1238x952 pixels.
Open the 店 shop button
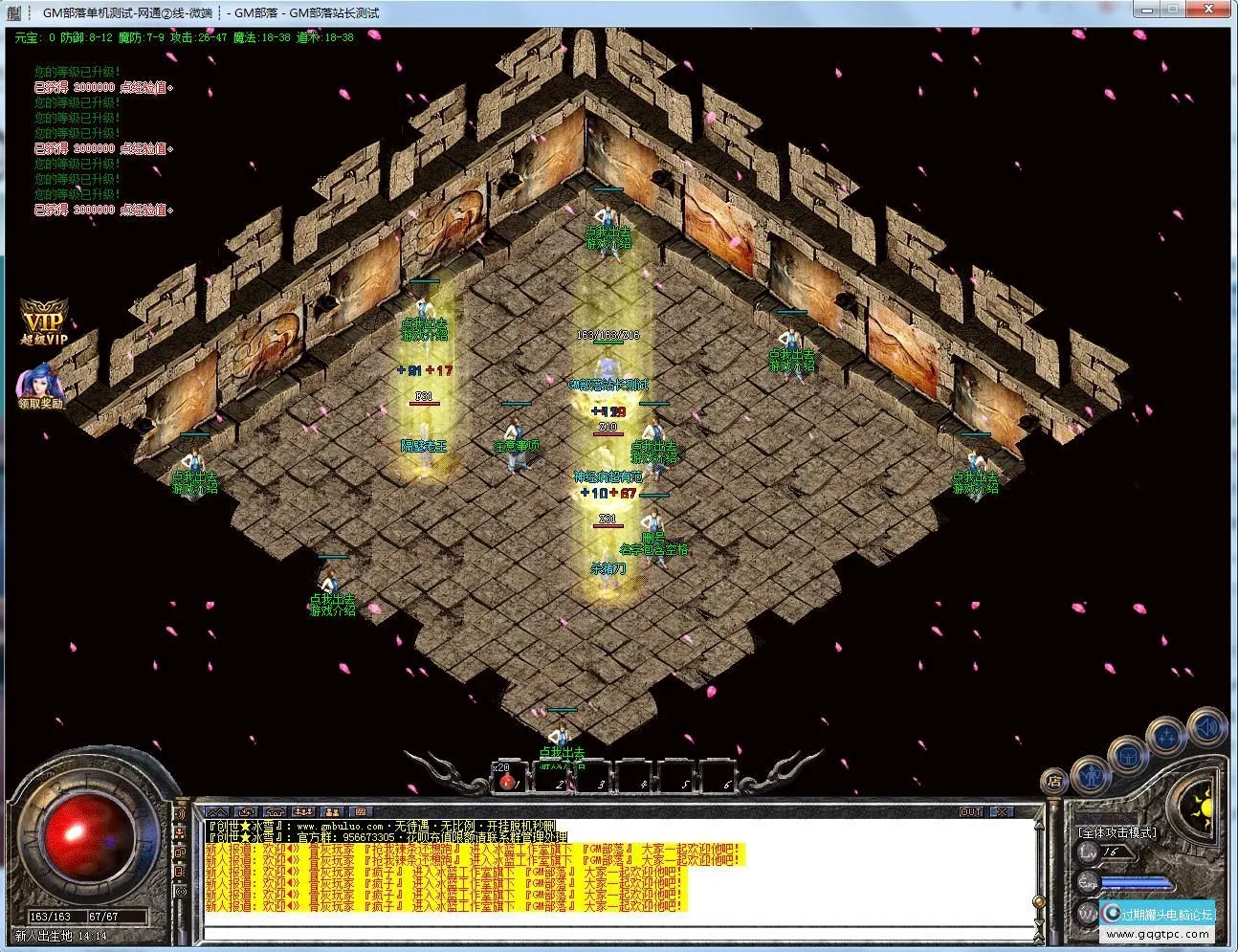click(x=1053, y=782)
